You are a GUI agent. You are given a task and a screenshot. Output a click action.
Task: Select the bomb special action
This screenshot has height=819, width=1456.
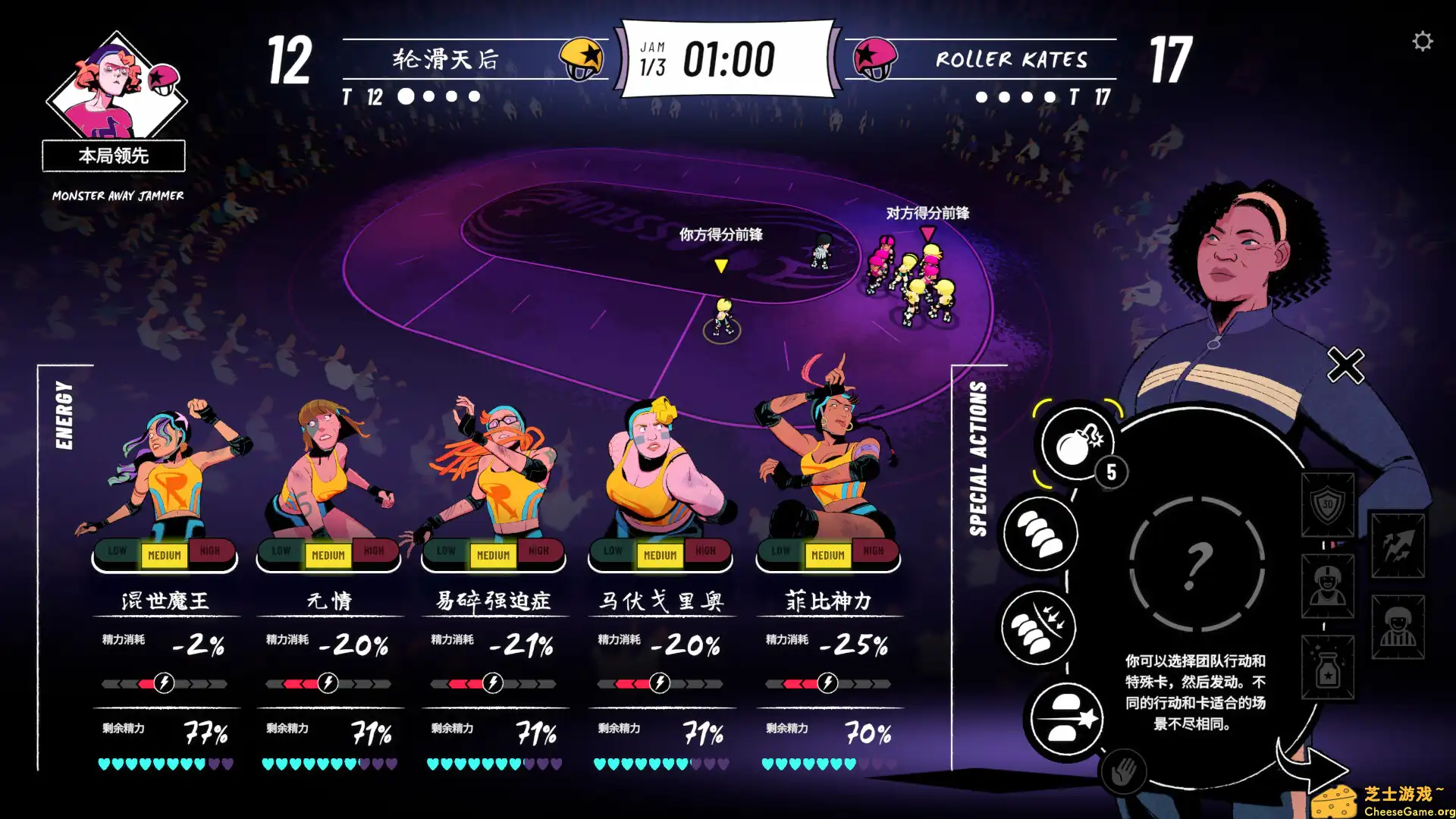coord(1076,443)
